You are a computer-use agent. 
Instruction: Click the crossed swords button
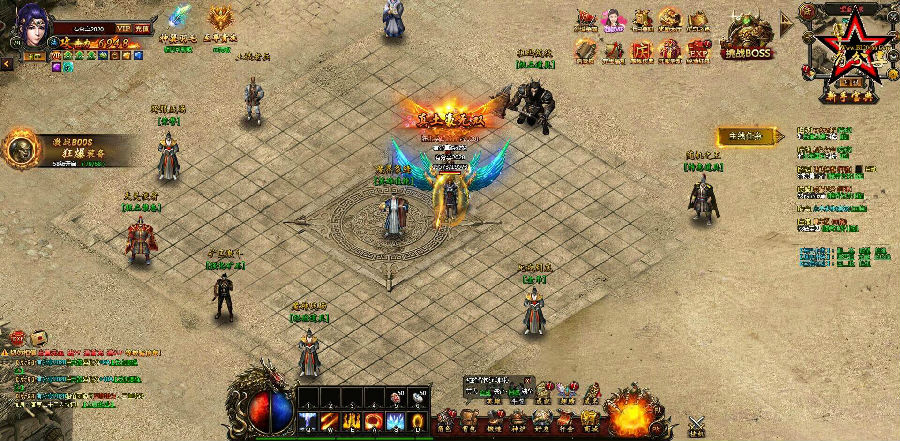click(x=697, y=426)
